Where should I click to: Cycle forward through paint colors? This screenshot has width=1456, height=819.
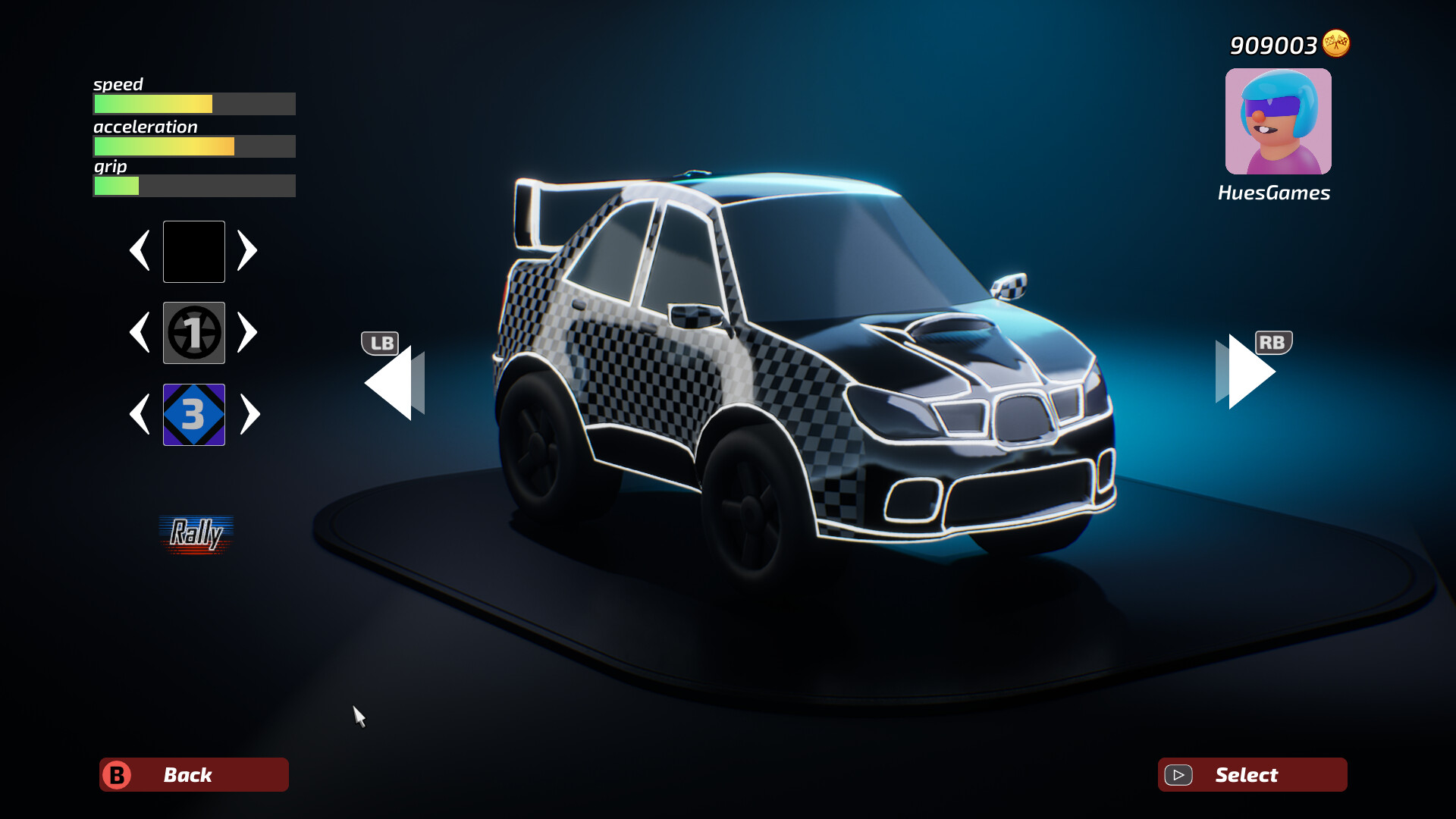tap(249, 251)
